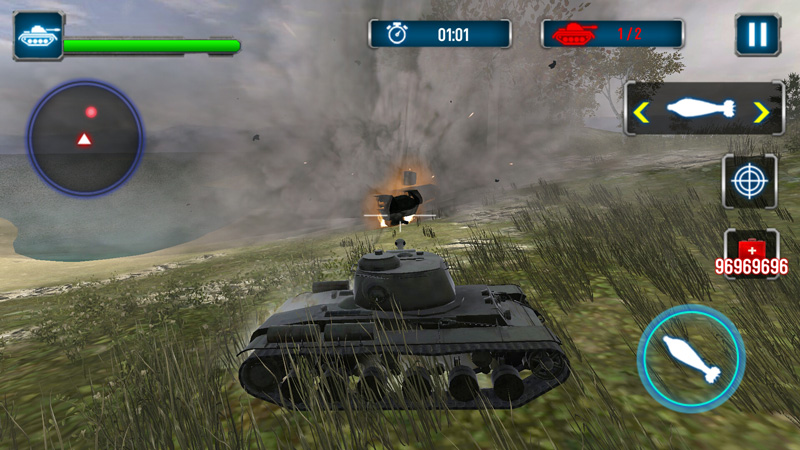Fire the tank shell

pos(691,358)
